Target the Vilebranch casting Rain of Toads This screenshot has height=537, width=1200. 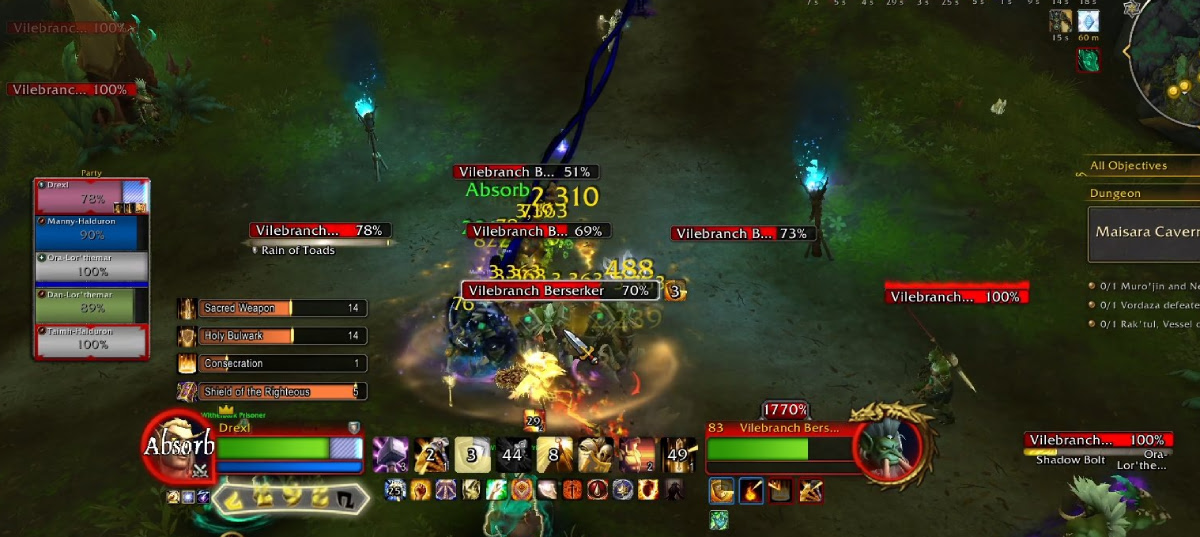point(319,231)
